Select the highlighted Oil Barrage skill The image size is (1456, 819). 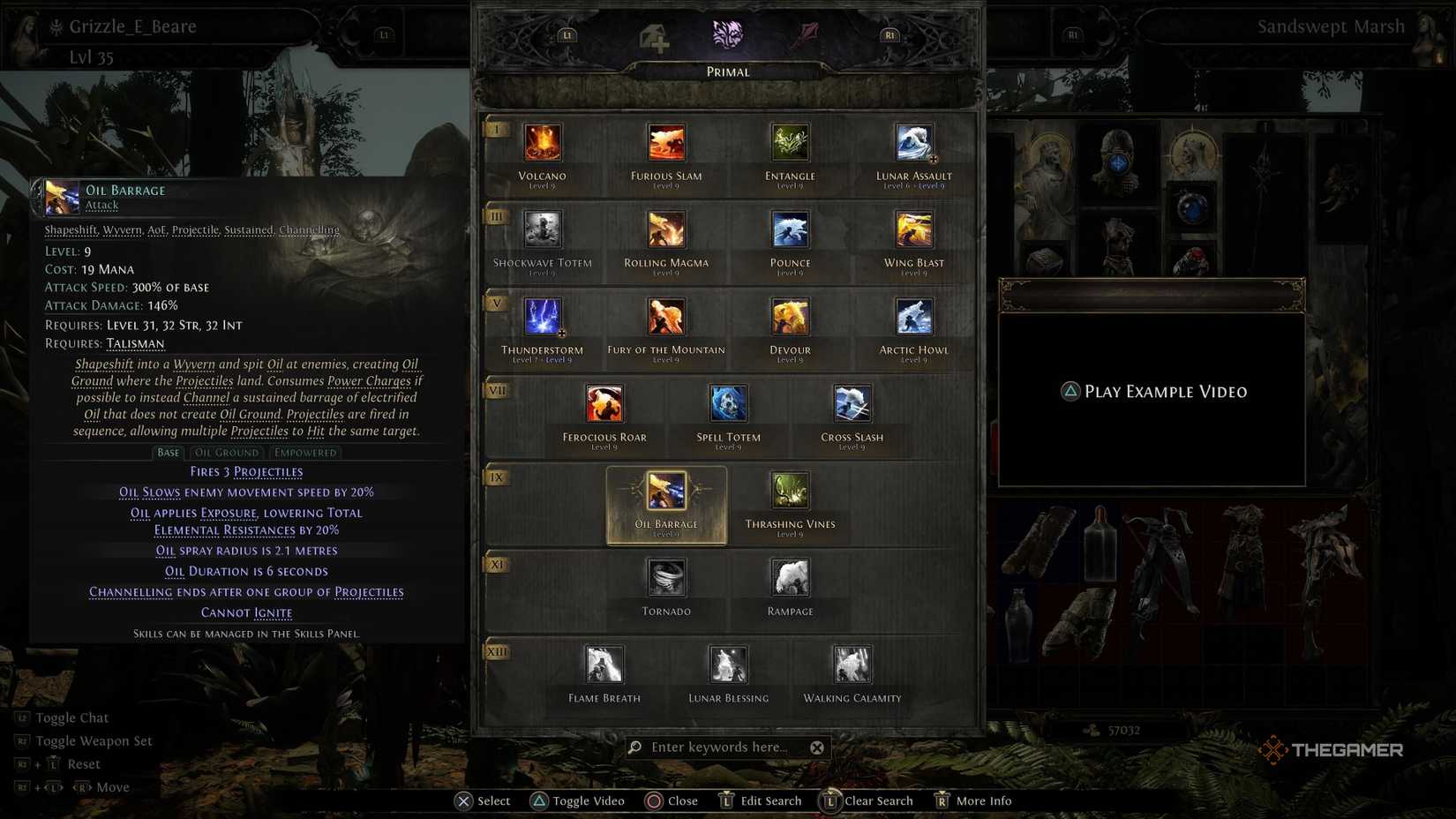tap(666, 492)
